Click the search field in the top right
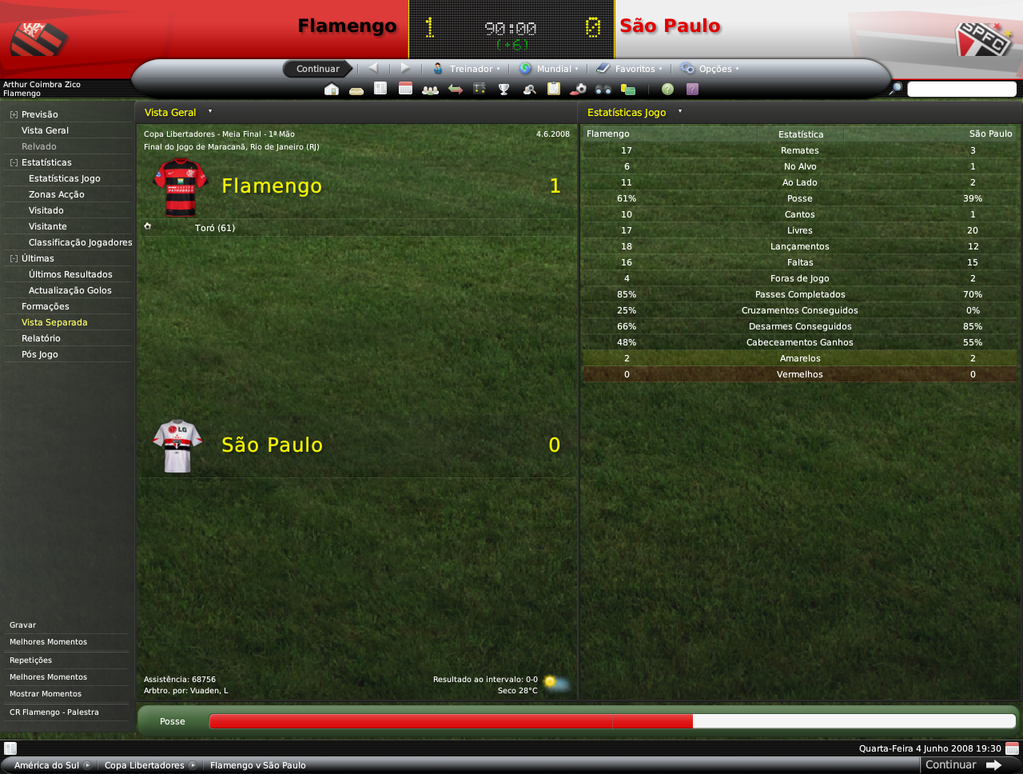 click(x=961, y=89)
